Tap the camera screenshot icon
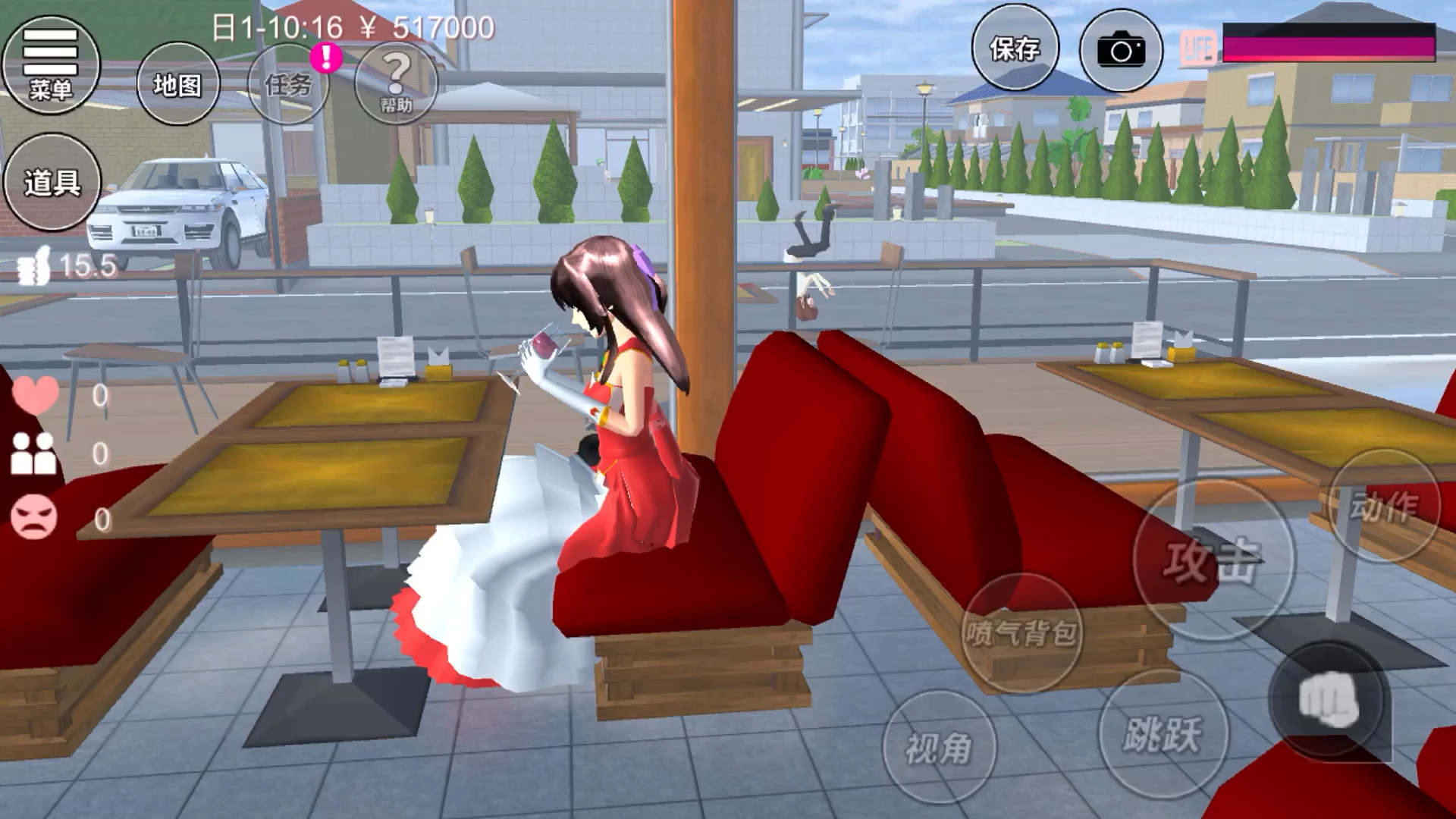This screenshot has height=819, width=1456. click(1120, 51)
